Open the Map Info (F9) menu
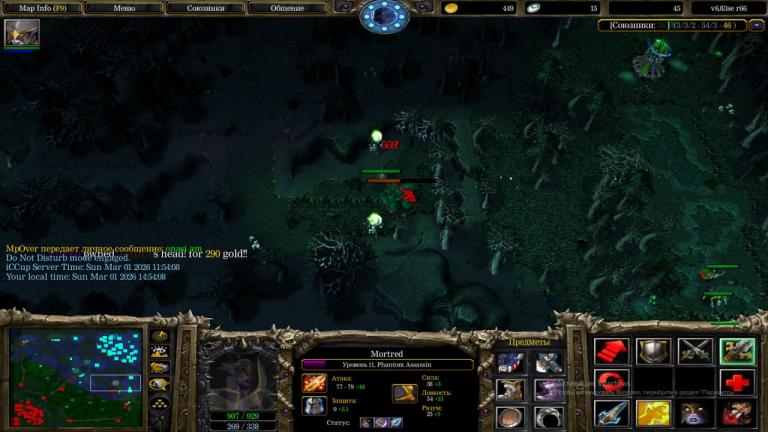The width and height of the screenshot is (768, 432). pos(41,8)
